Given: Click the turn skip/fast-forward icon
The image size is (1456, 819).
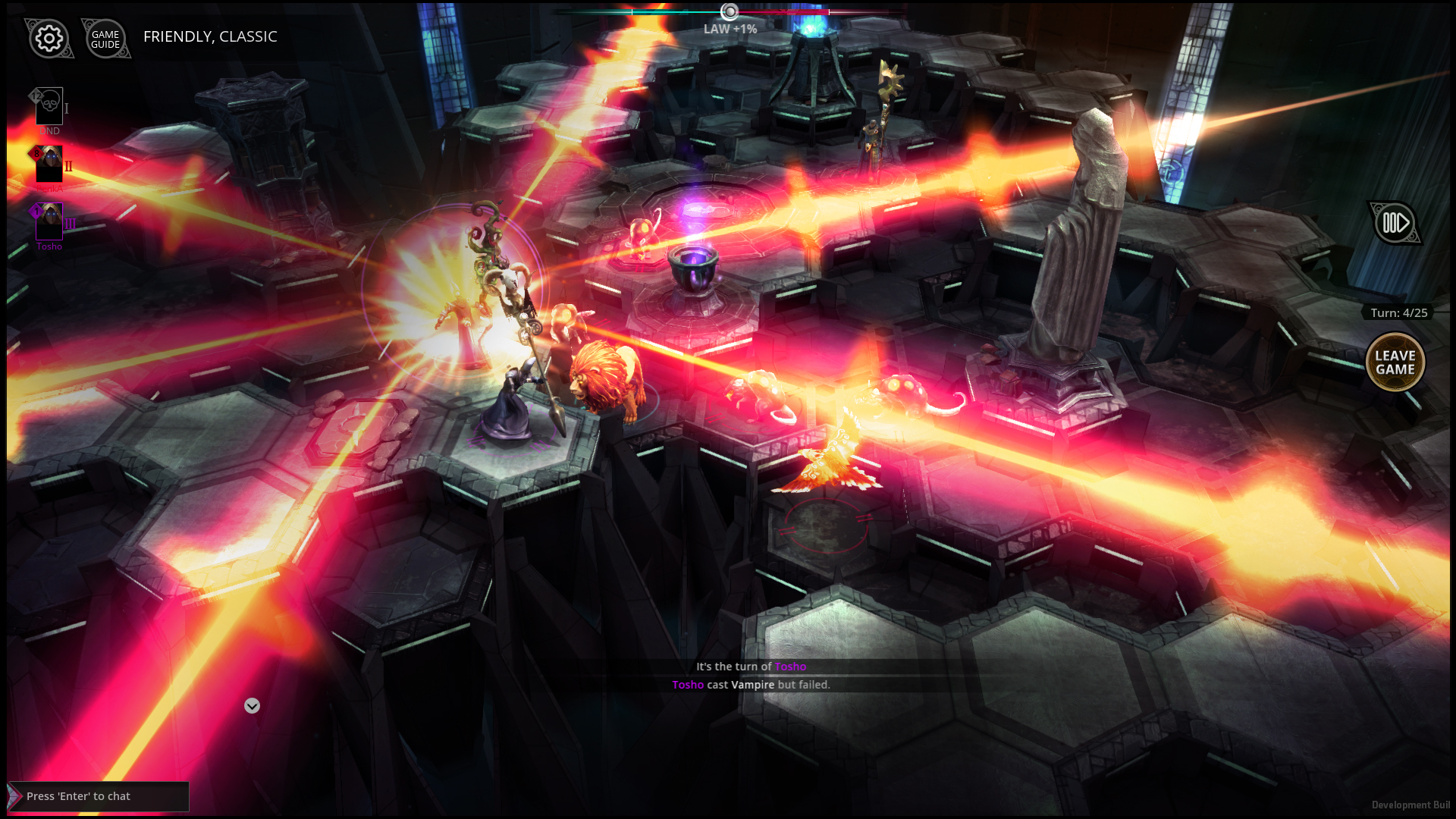Looking at the screenshot, I should point(1394,222).
